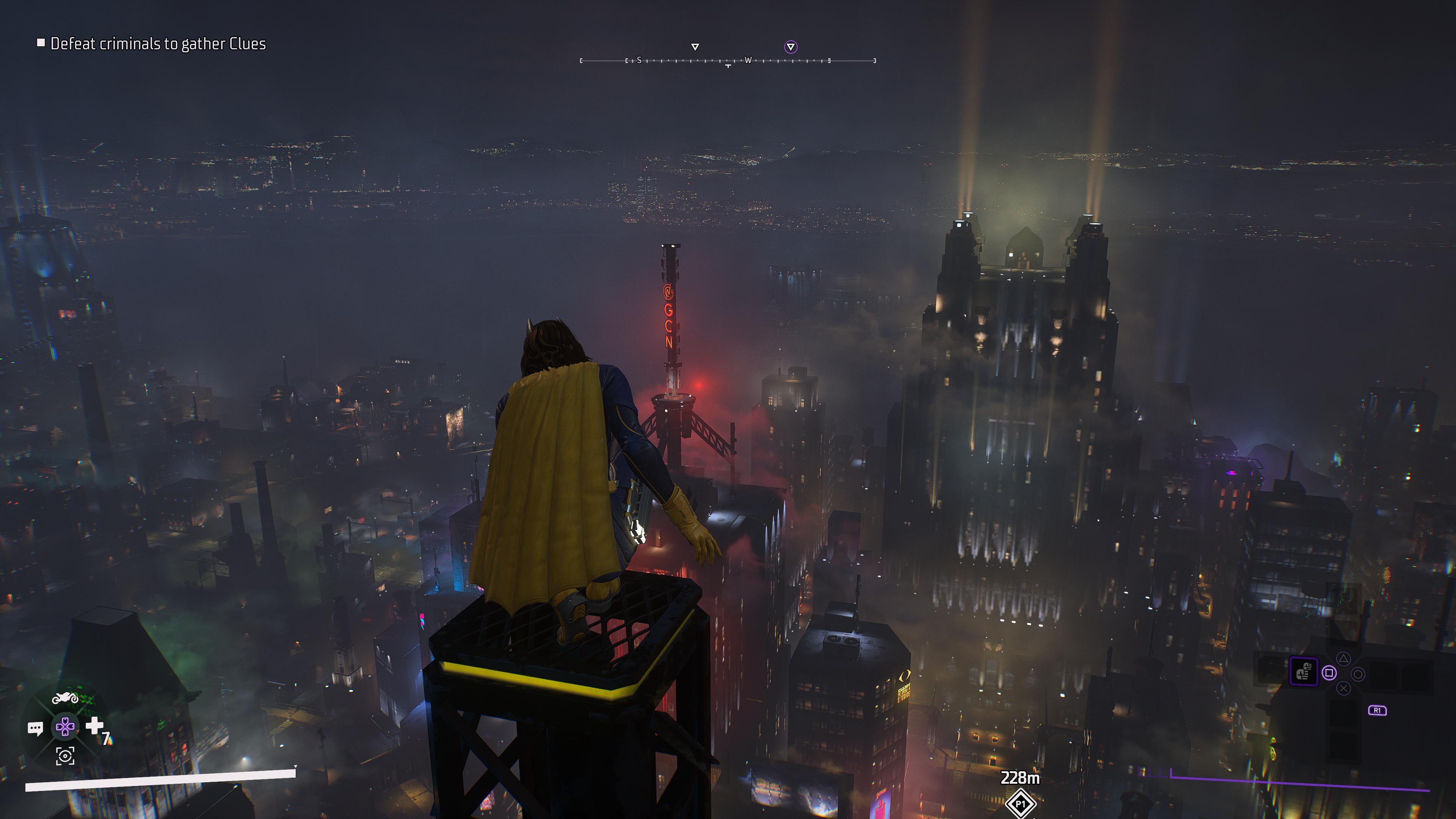Trigger the twin fists ability icon
The width and height of the screenshot is (1456, 819).
[x=1304, y=672]
